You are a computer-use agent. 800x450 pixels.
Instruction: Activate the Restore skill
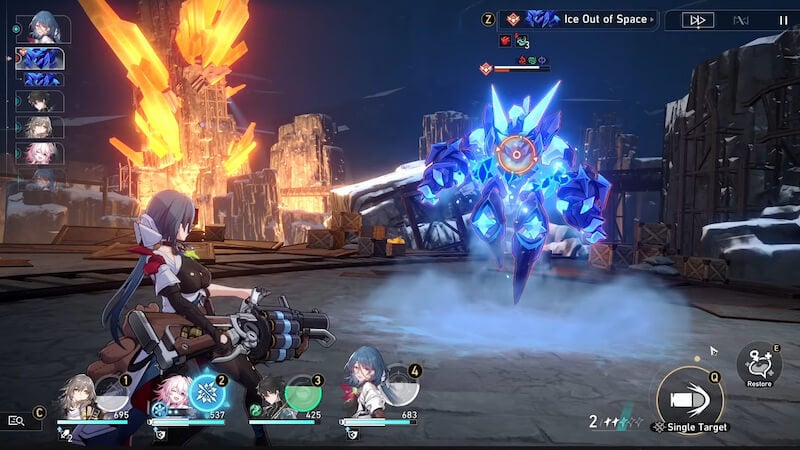pos(759,363)
